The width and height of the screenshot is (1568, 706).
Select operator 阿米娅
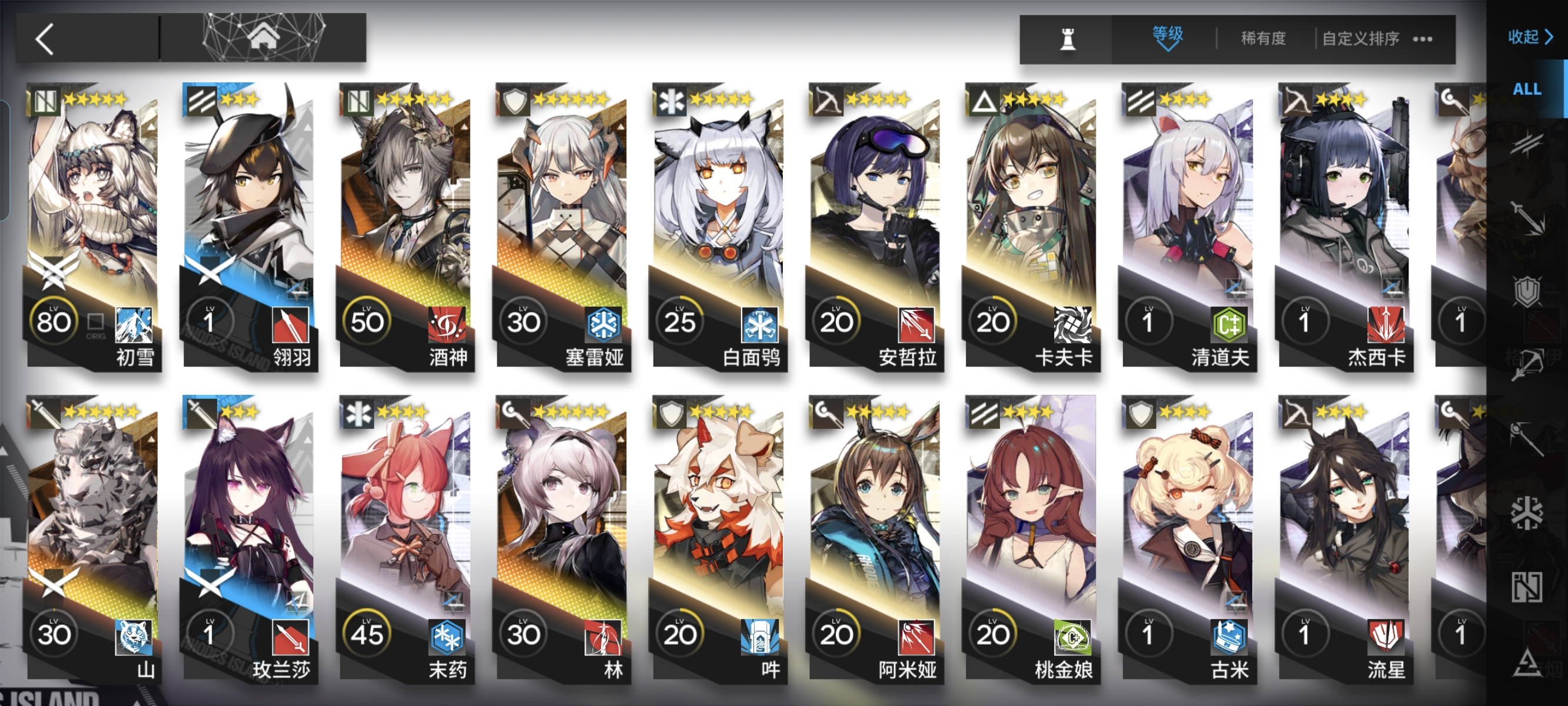875,539
